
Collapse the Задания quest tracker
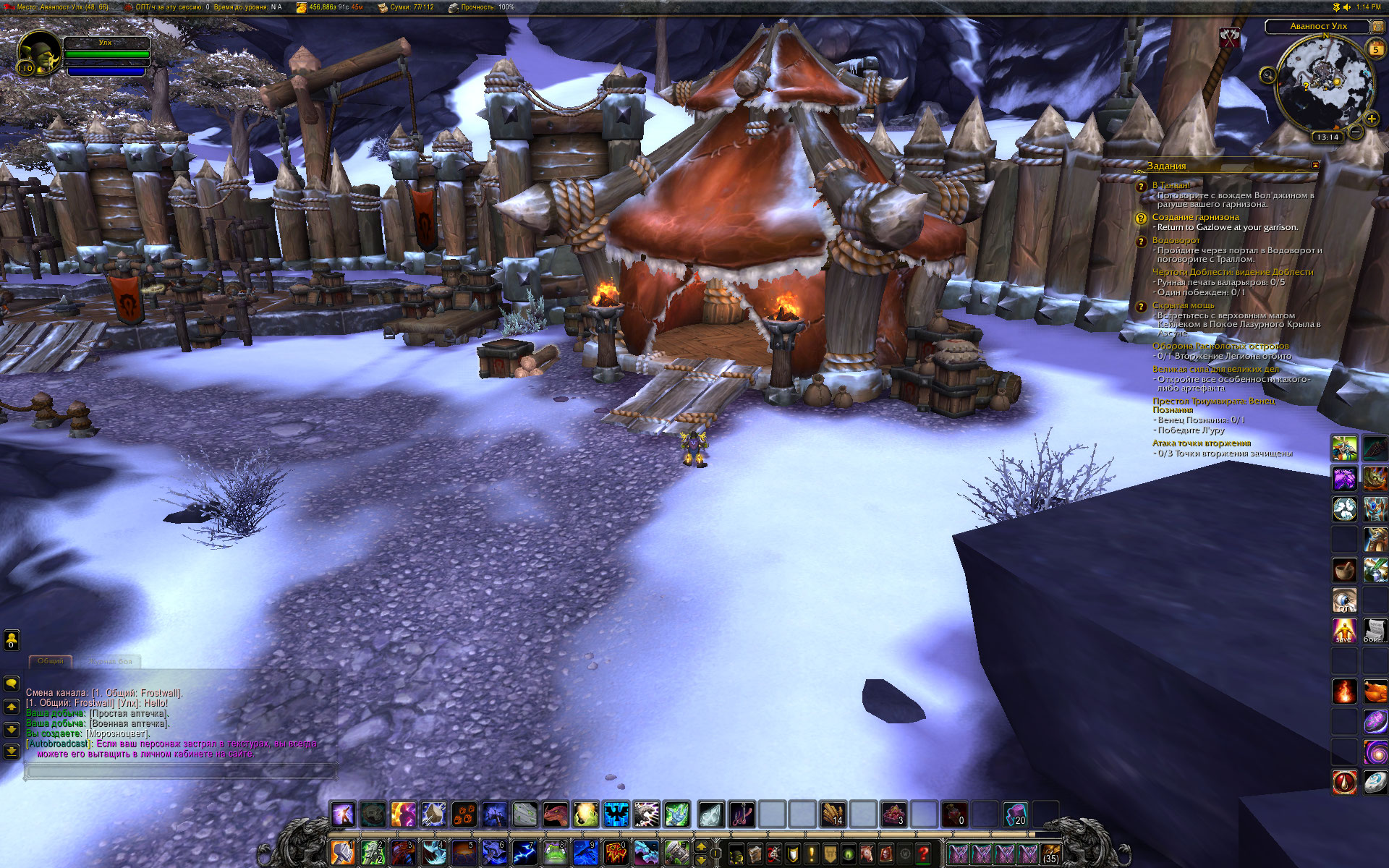(1315, 166)
